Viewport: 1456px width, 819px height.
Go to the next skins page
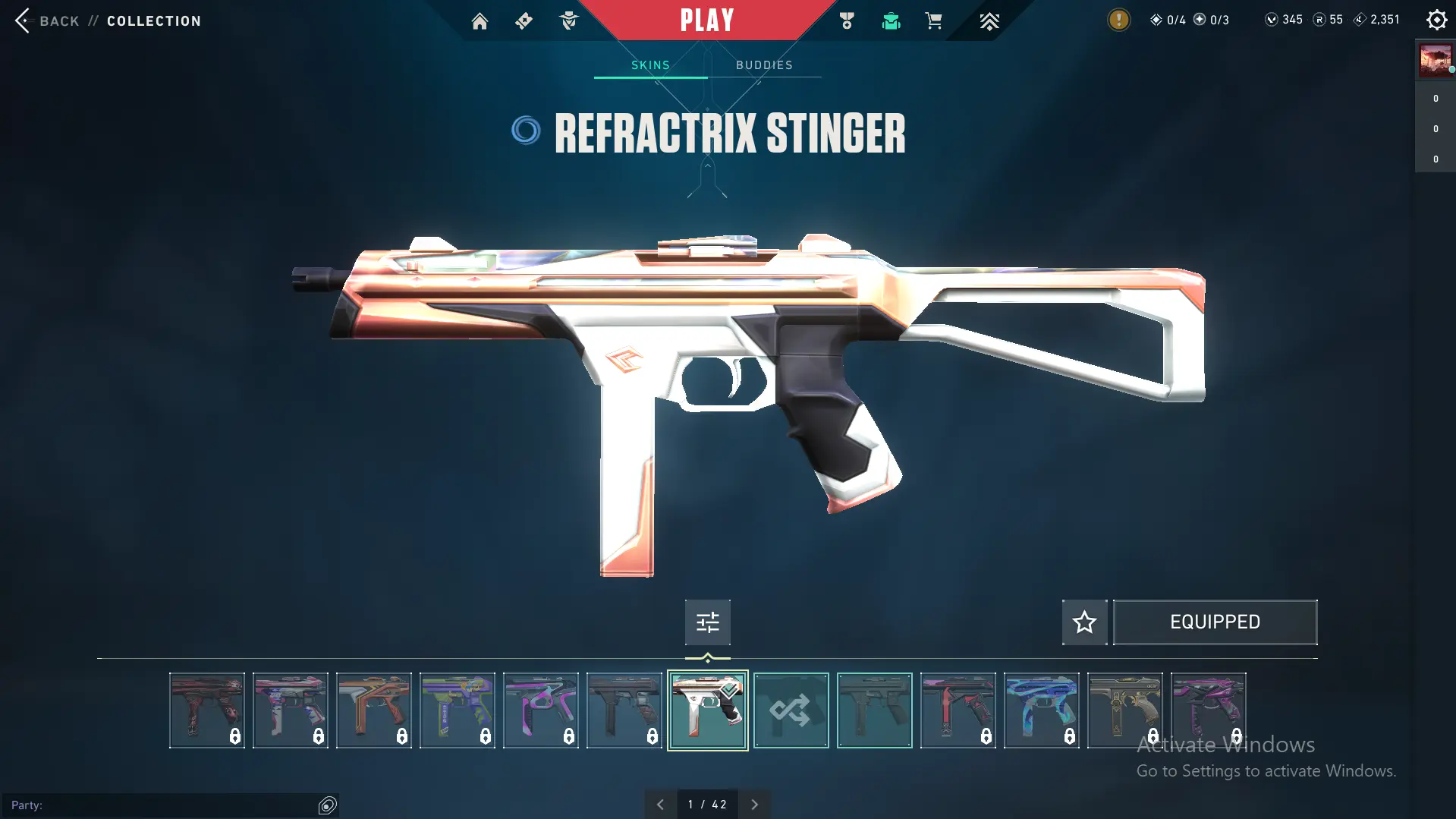pyautogui.click(x=754, y=805)
